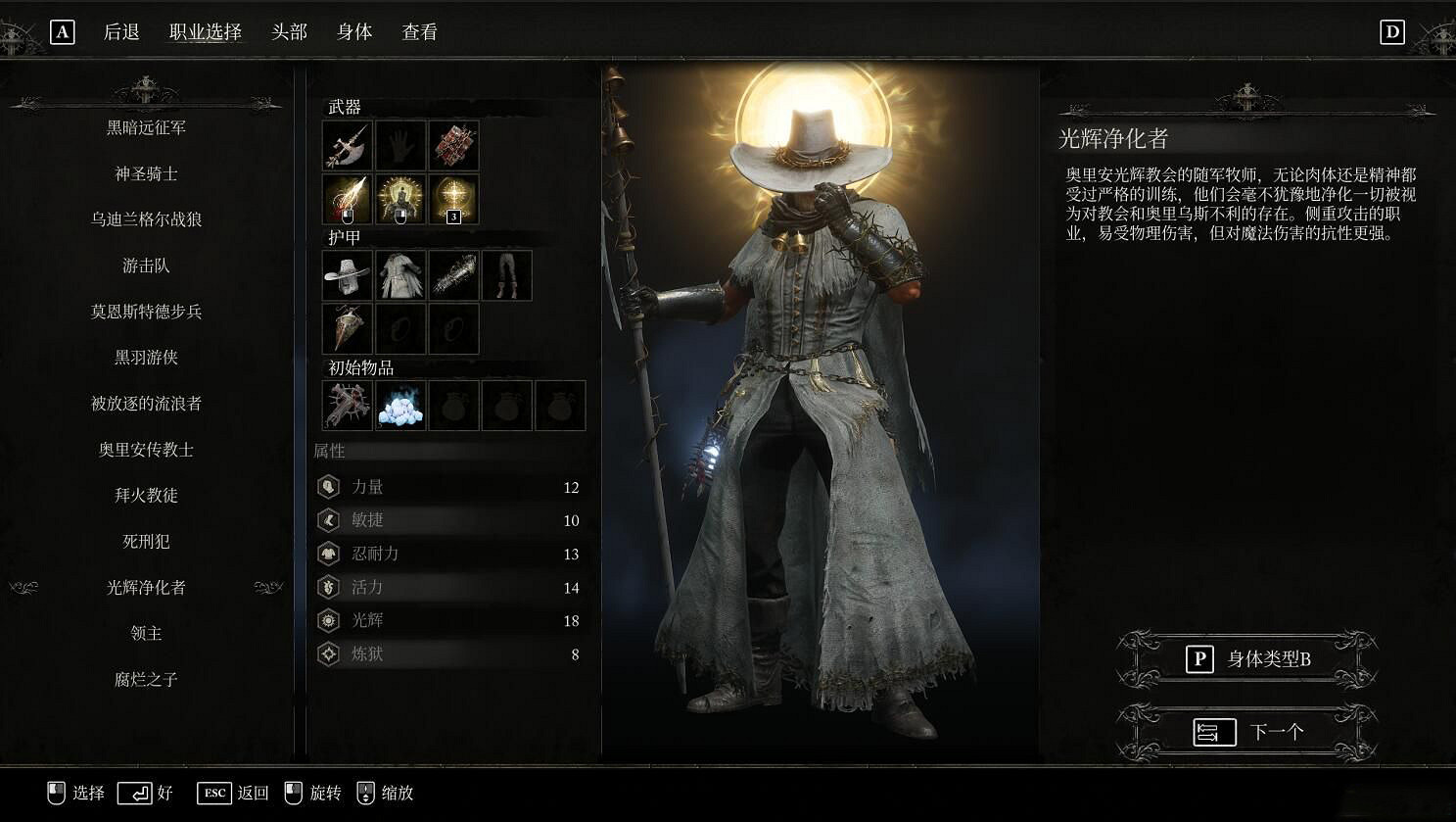Click the A arrow to browse previous category
This screenshot has height=822, width=1456.
tap(64, 31)
